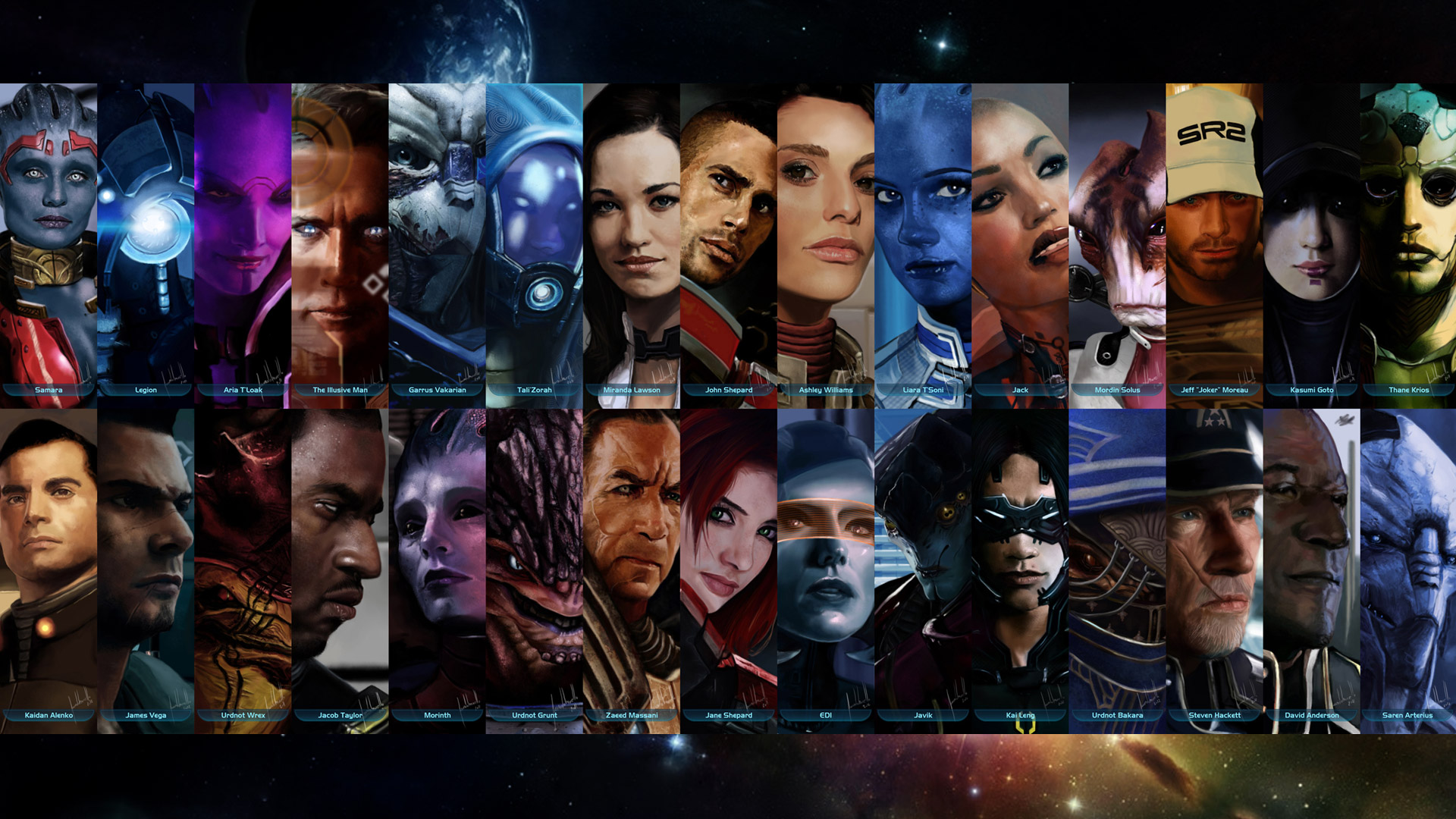
Task: Pick the Saren Arterius tile
Action: (1408, 569)
